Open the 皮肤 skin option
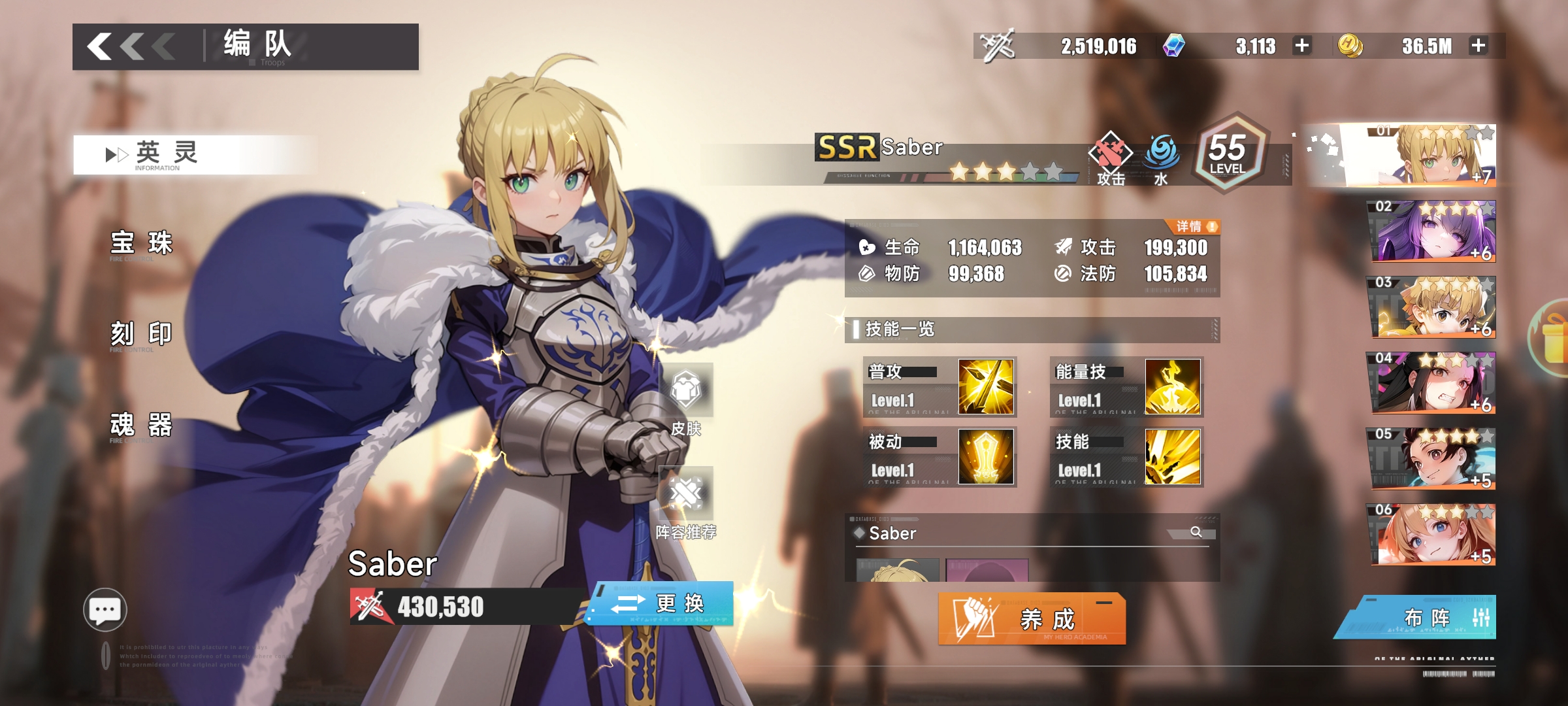This screenshot has width=1568, height=706. (686, 399)
